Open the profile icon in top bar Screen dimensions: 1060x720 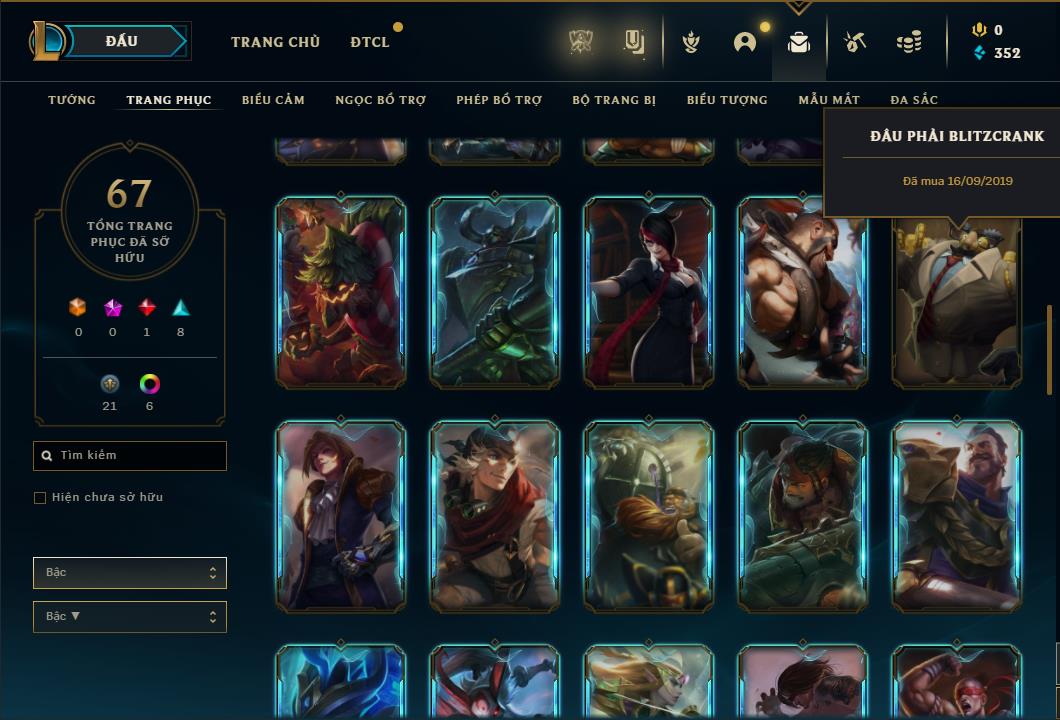[745, 42]
